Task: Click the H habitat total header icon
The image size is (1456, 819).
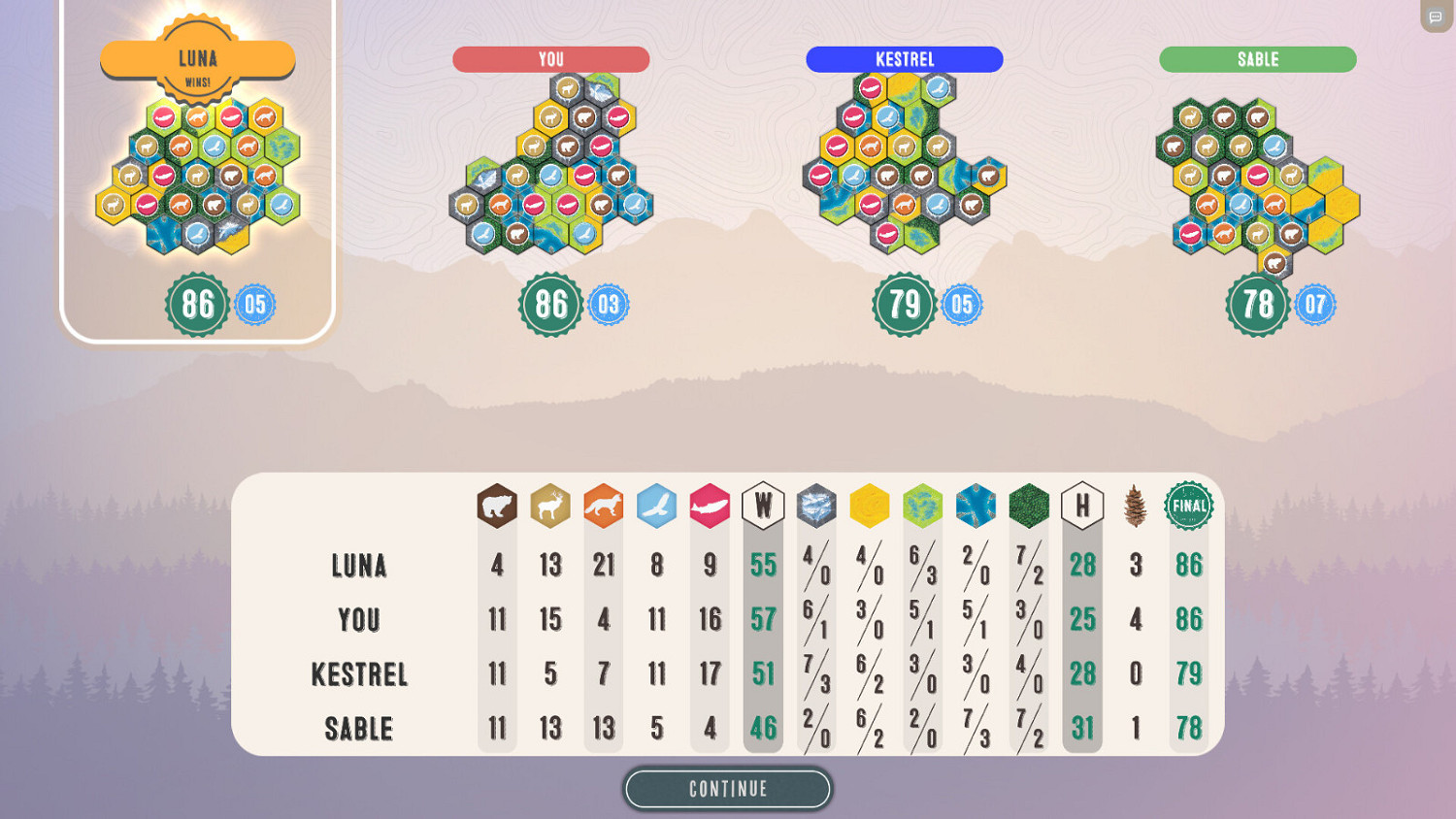Action: tap(1082, 505)
